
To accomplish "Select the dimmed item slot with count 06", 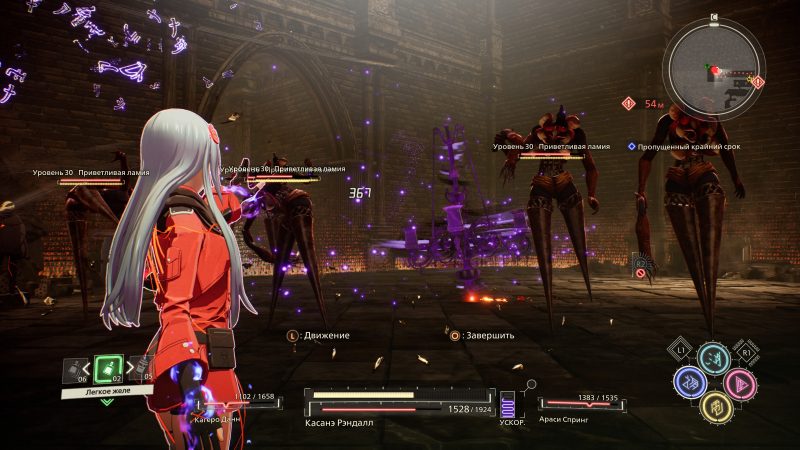I will [75, 370].
